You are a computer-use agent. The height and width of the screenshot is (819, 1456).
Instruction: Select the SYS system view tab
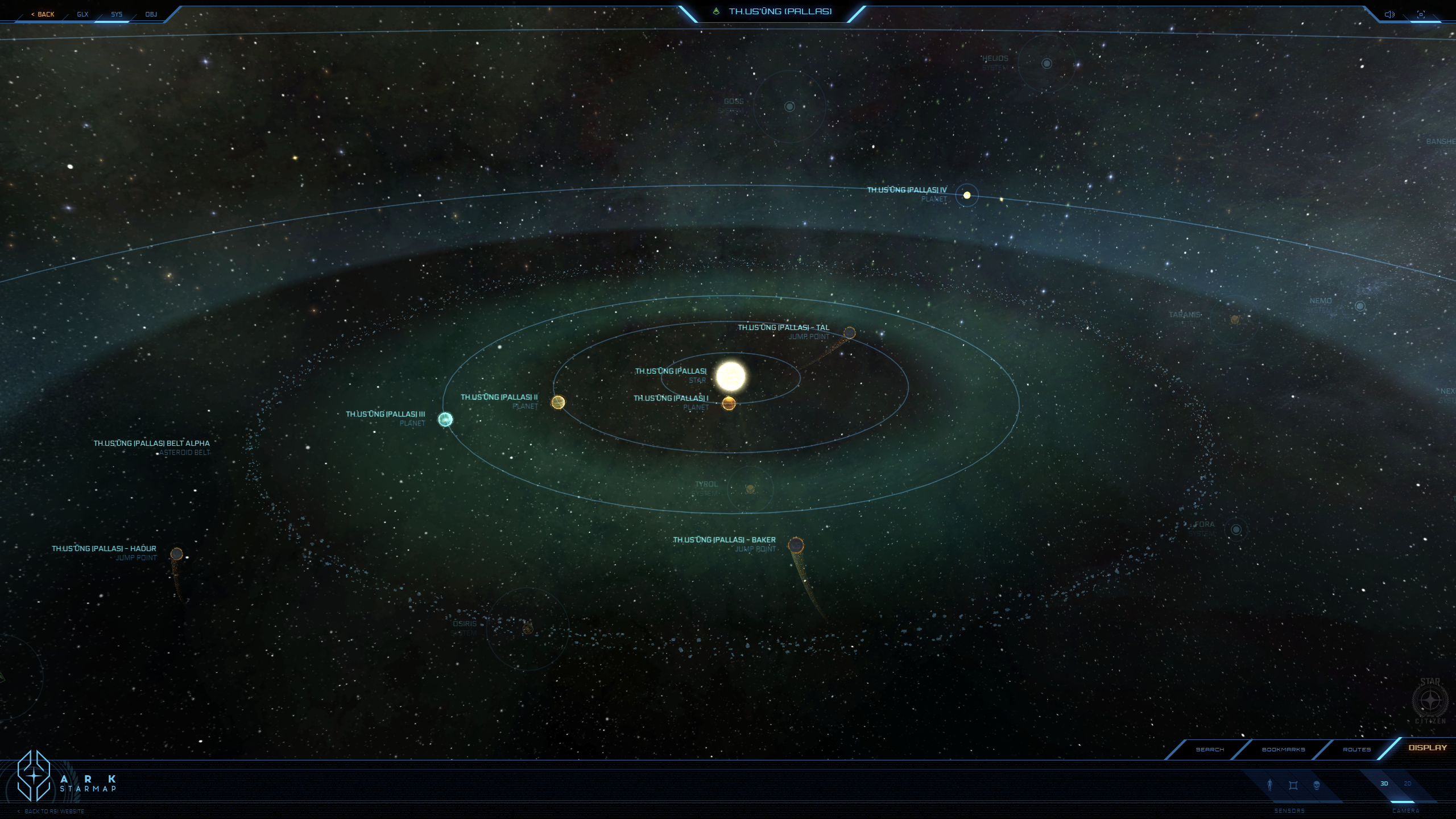(x=117, y=14)
